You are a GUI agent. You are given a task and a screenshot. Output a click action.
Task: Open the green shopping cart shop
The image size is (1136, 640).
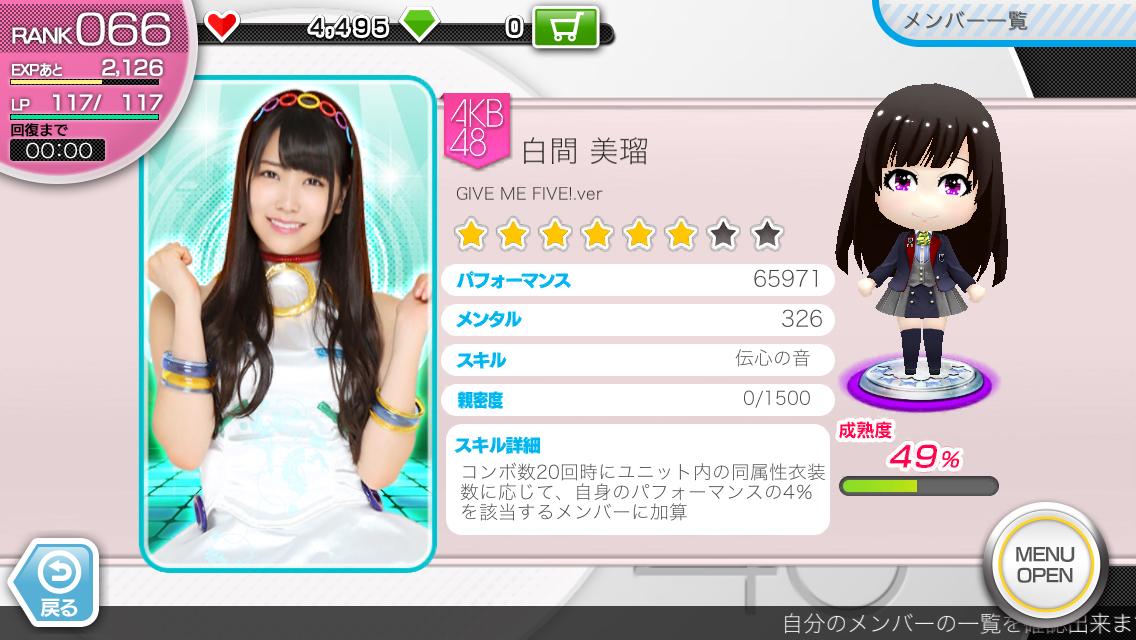point(565,27)
